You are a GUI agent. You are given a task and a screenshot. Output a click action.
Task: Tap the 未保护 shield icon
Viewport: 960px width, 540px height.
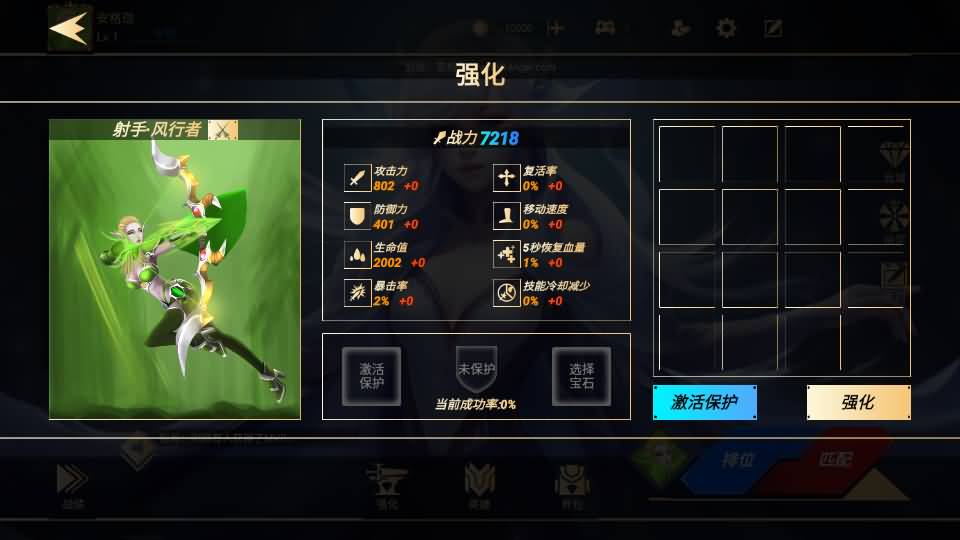click(476, 369)
